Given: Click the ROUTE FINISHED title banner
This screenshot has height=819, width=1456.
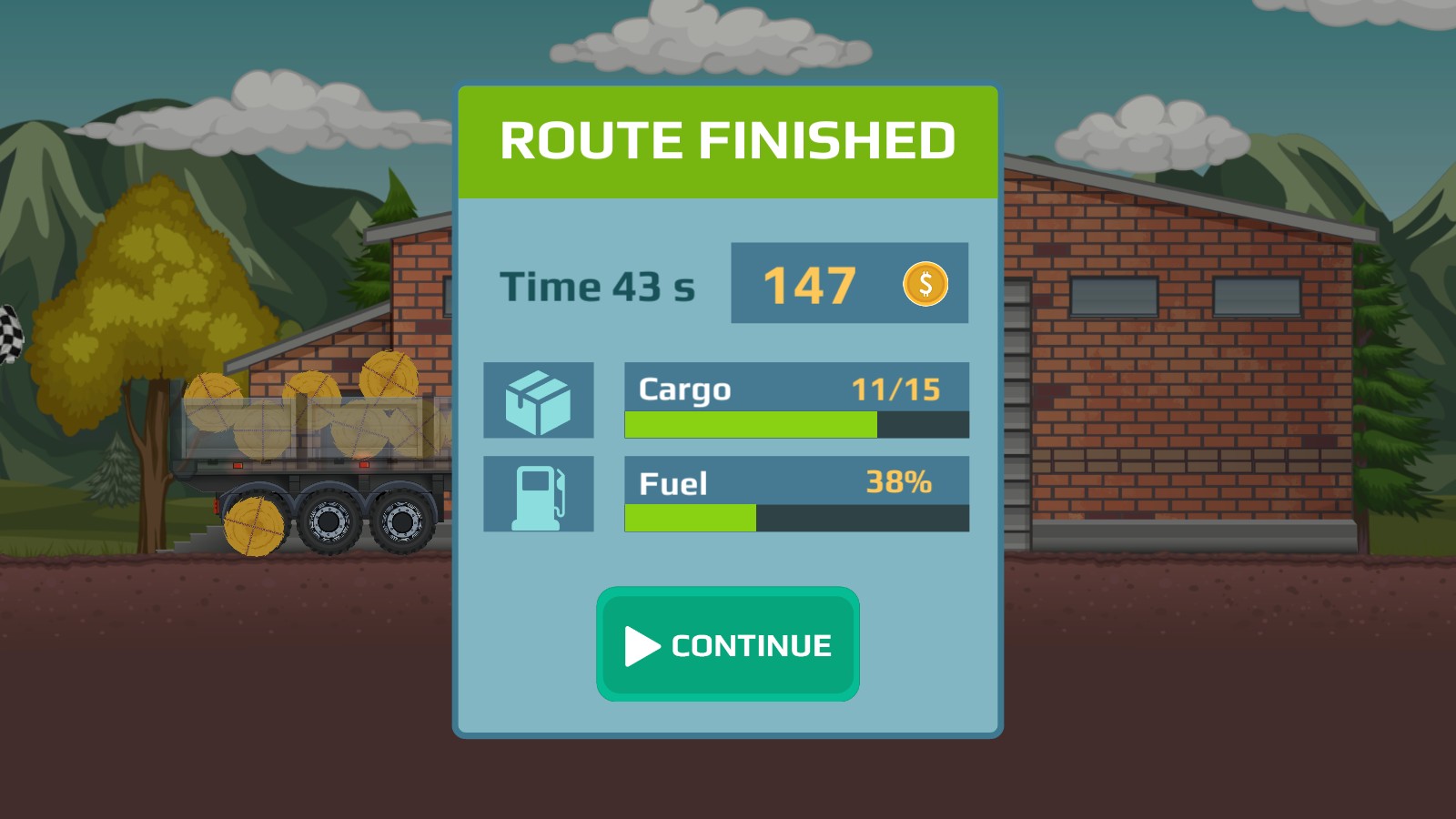Looking at the screenshot, I should coord(727,139).
